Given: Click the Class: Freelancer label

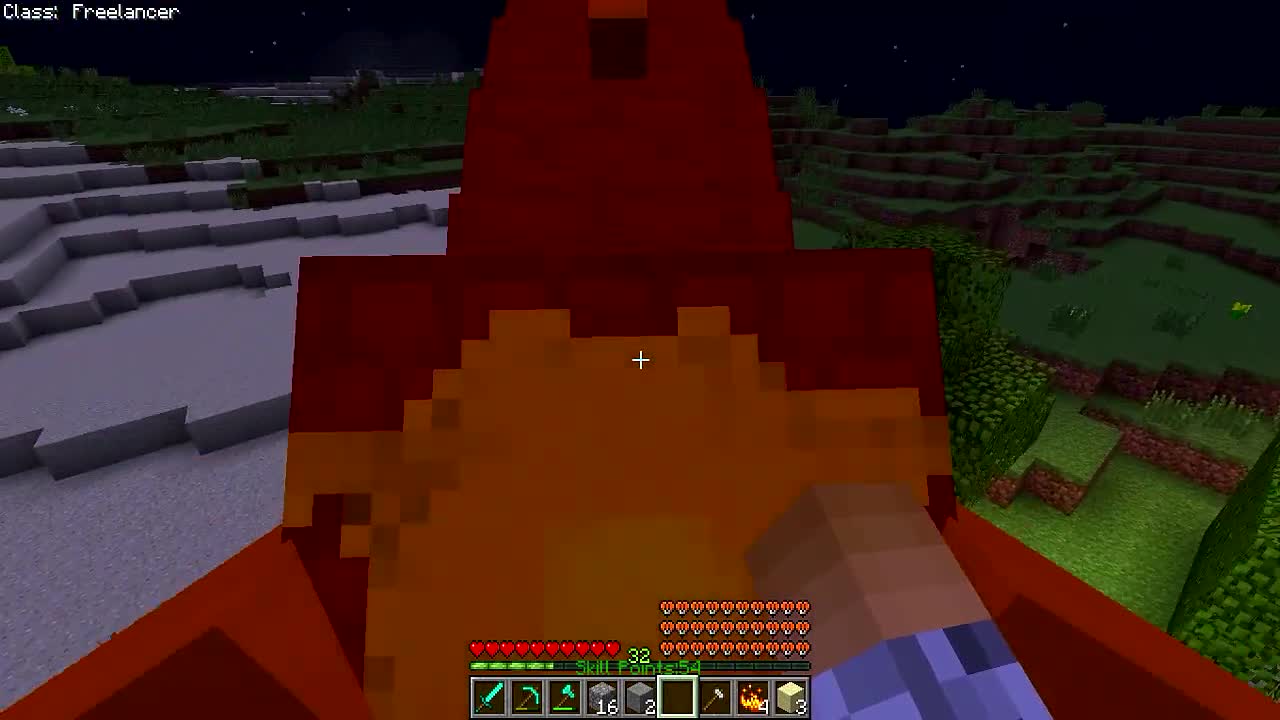Looking at the screenshot, I should coord(89,11).
